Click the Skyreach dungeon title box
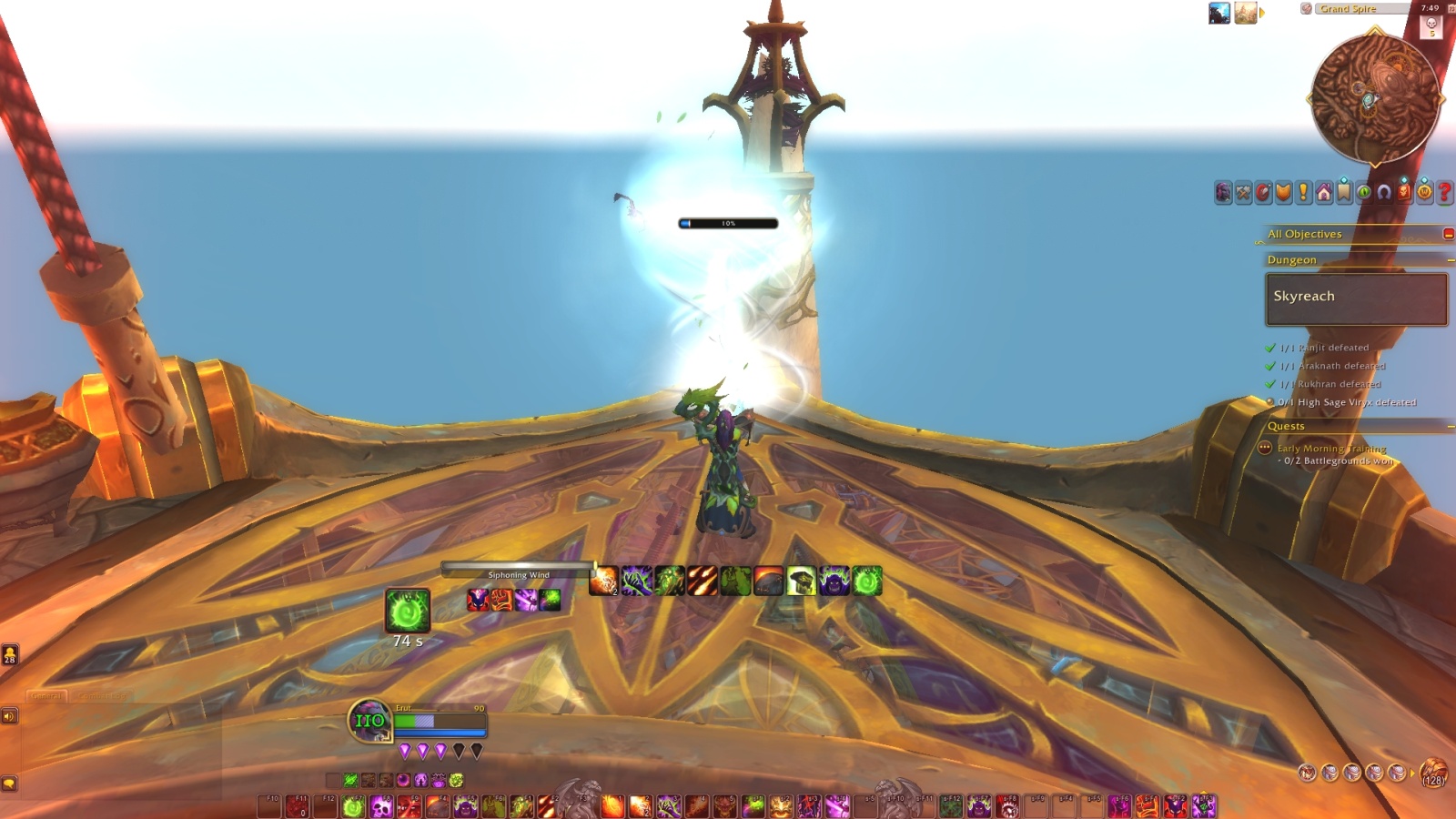Image resolution: width=1456 pixels, height=819 pixels. (1355, 298)
